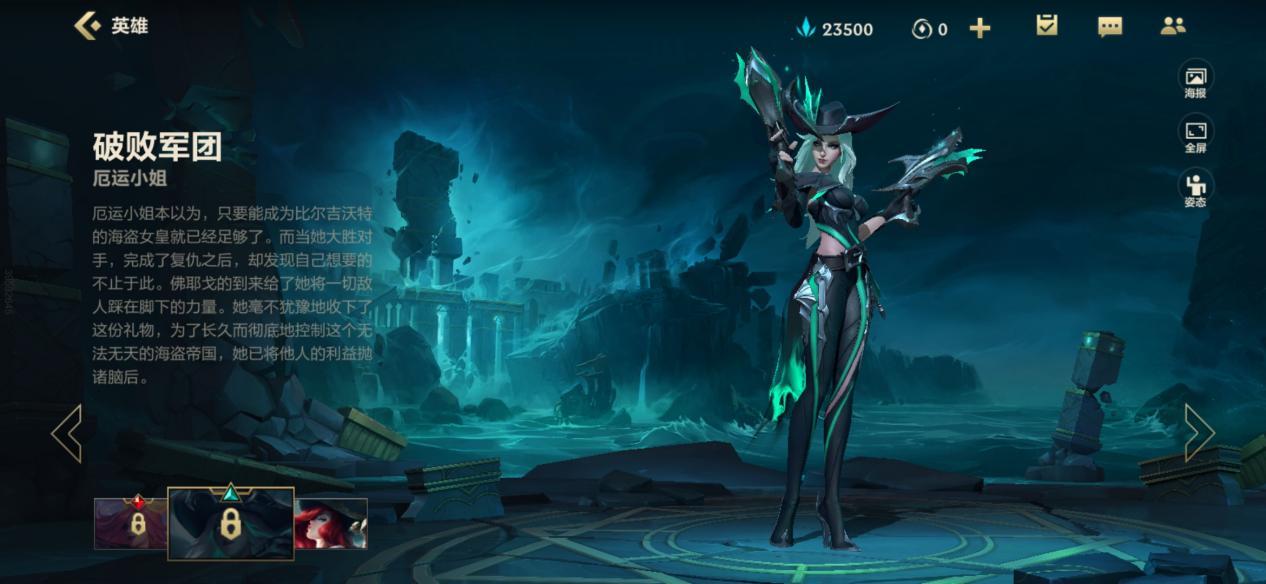Select the locked skin thumbnail with red gem
Image resolution: width=1266 pixels, height=584 pixels.
(131, 523)
